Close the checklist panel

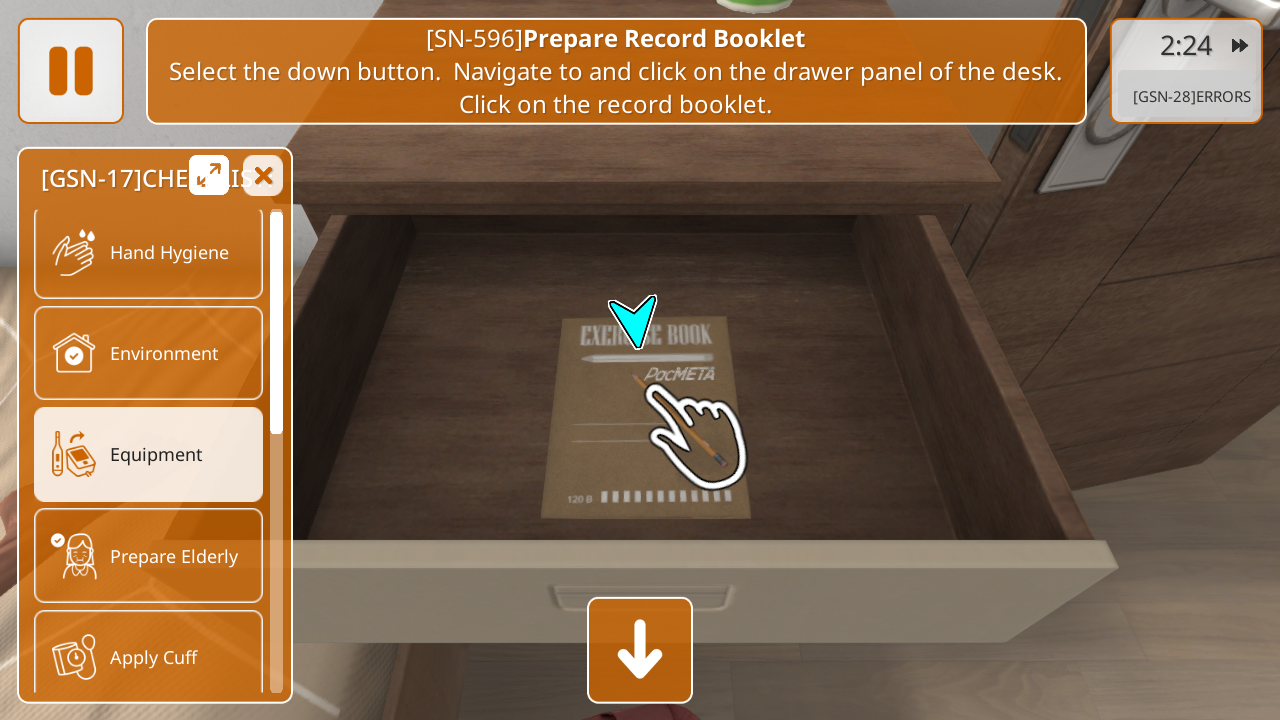pos(263,176)
